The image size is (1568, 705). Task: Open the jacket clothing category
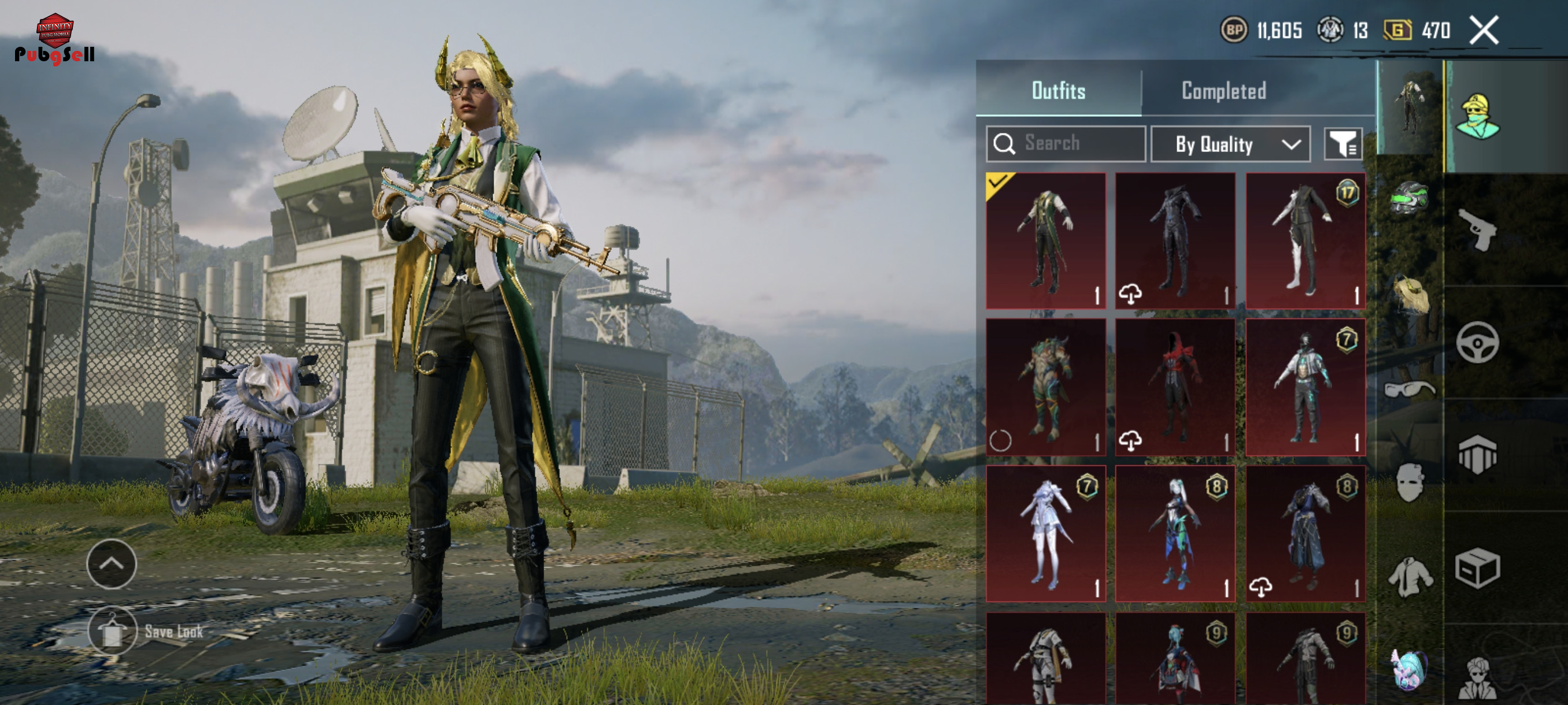point(1410,576)
